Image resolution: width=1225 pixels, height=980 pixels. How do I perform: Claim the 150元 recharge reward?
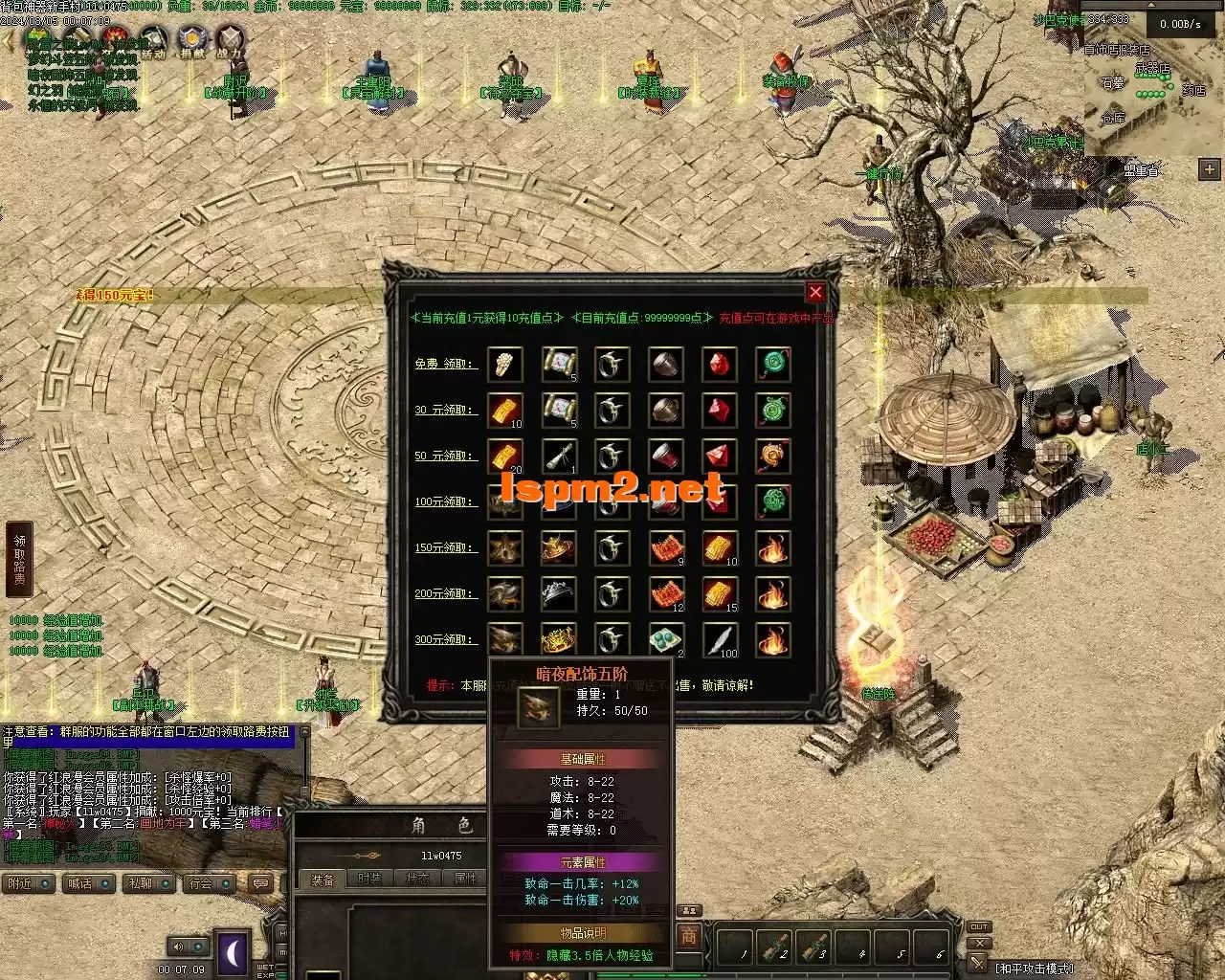[x=445, y=547]
